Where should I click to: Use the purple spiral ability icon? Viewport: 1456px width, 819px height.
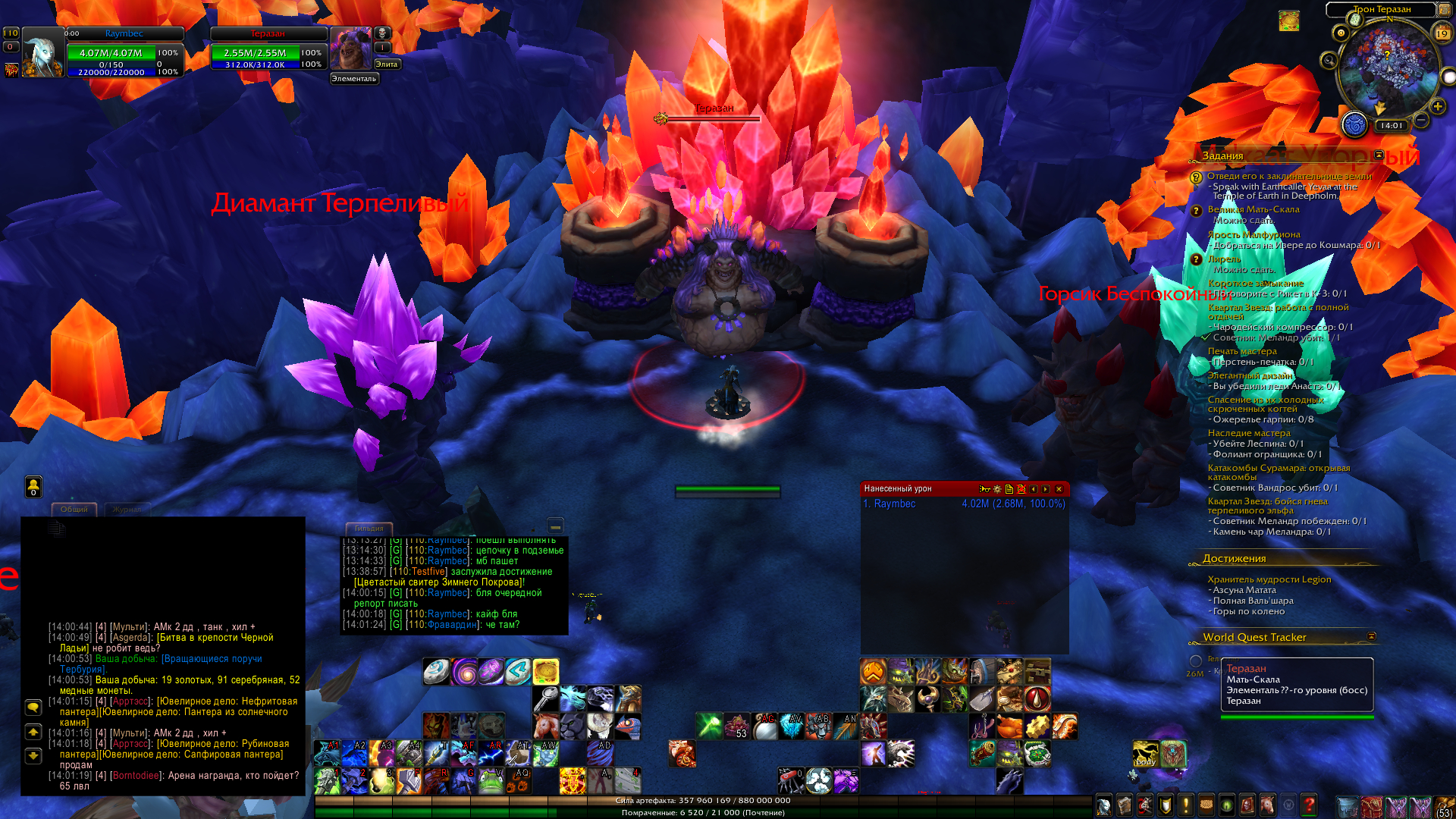[463, 672]
